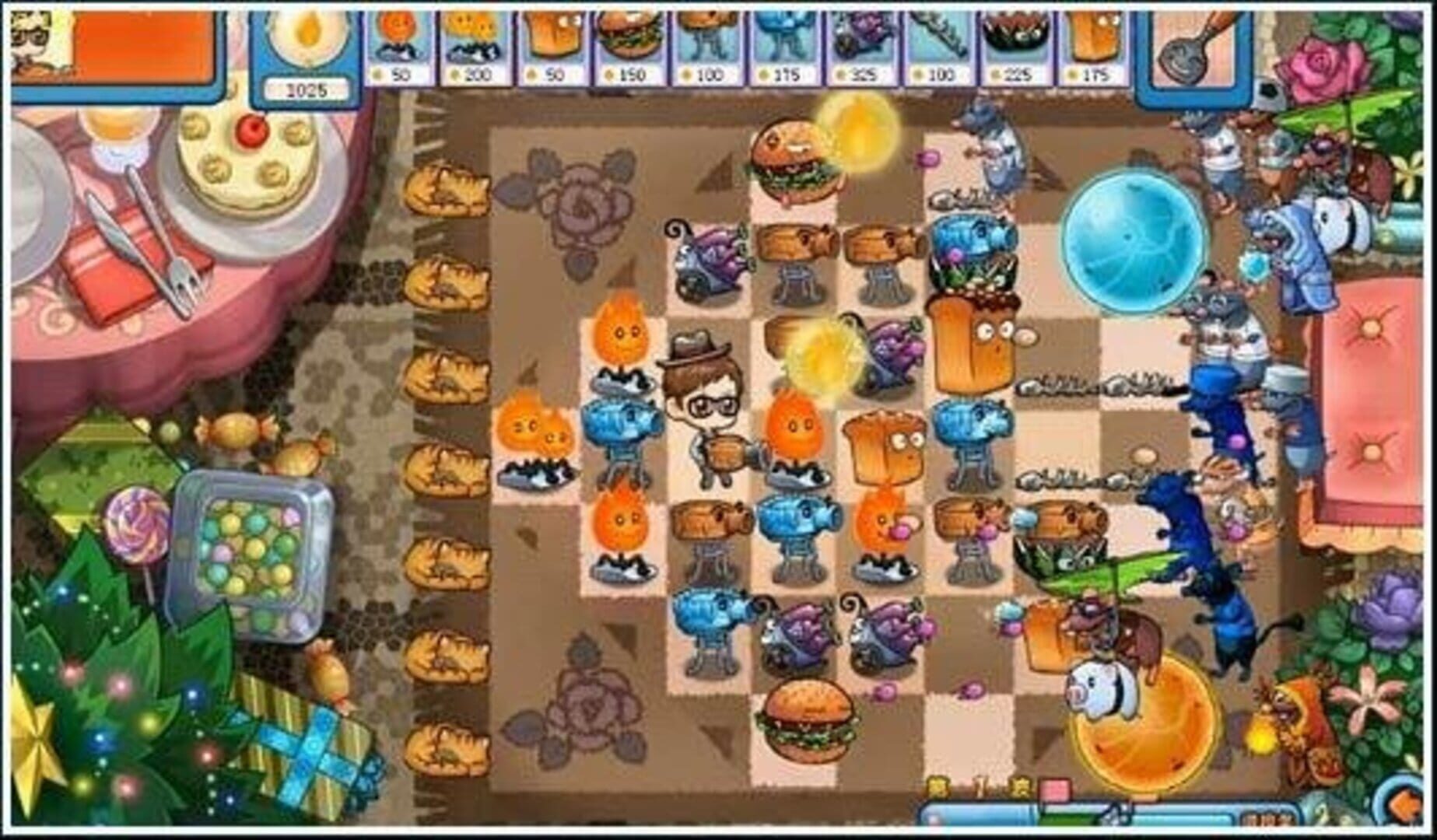Choose the hamburger seed card costing 150
This screenshot has width=1437, height=840.
point(626,43)
